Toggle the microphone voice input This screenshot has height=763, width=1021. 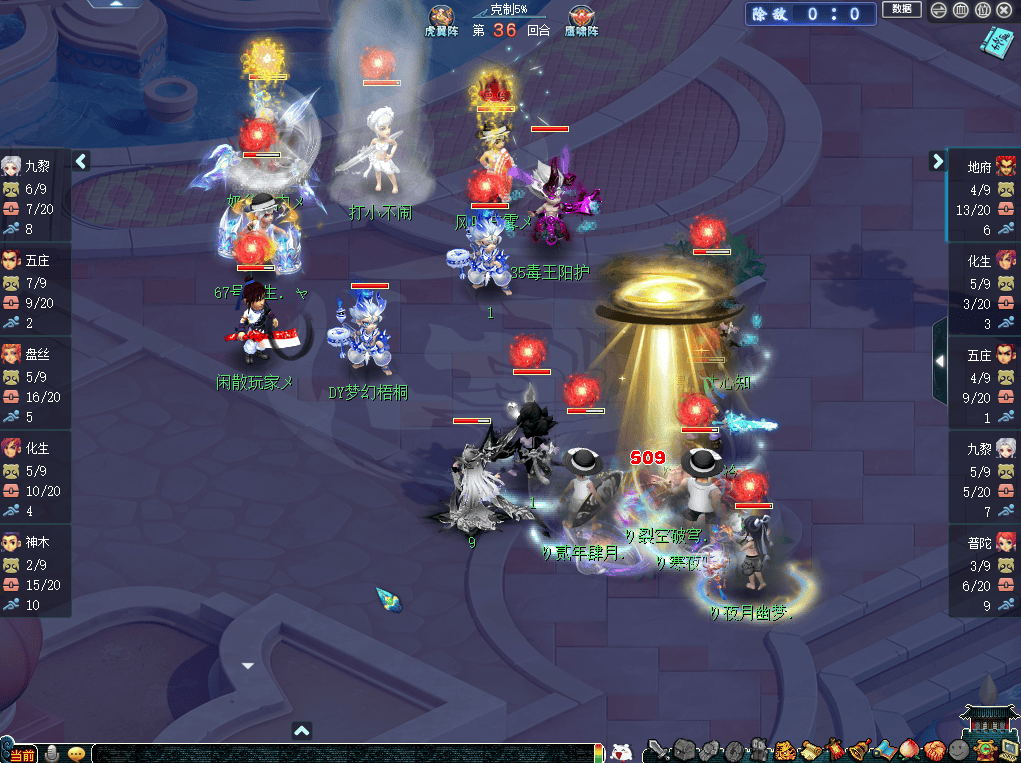click(x=50, y=753)
